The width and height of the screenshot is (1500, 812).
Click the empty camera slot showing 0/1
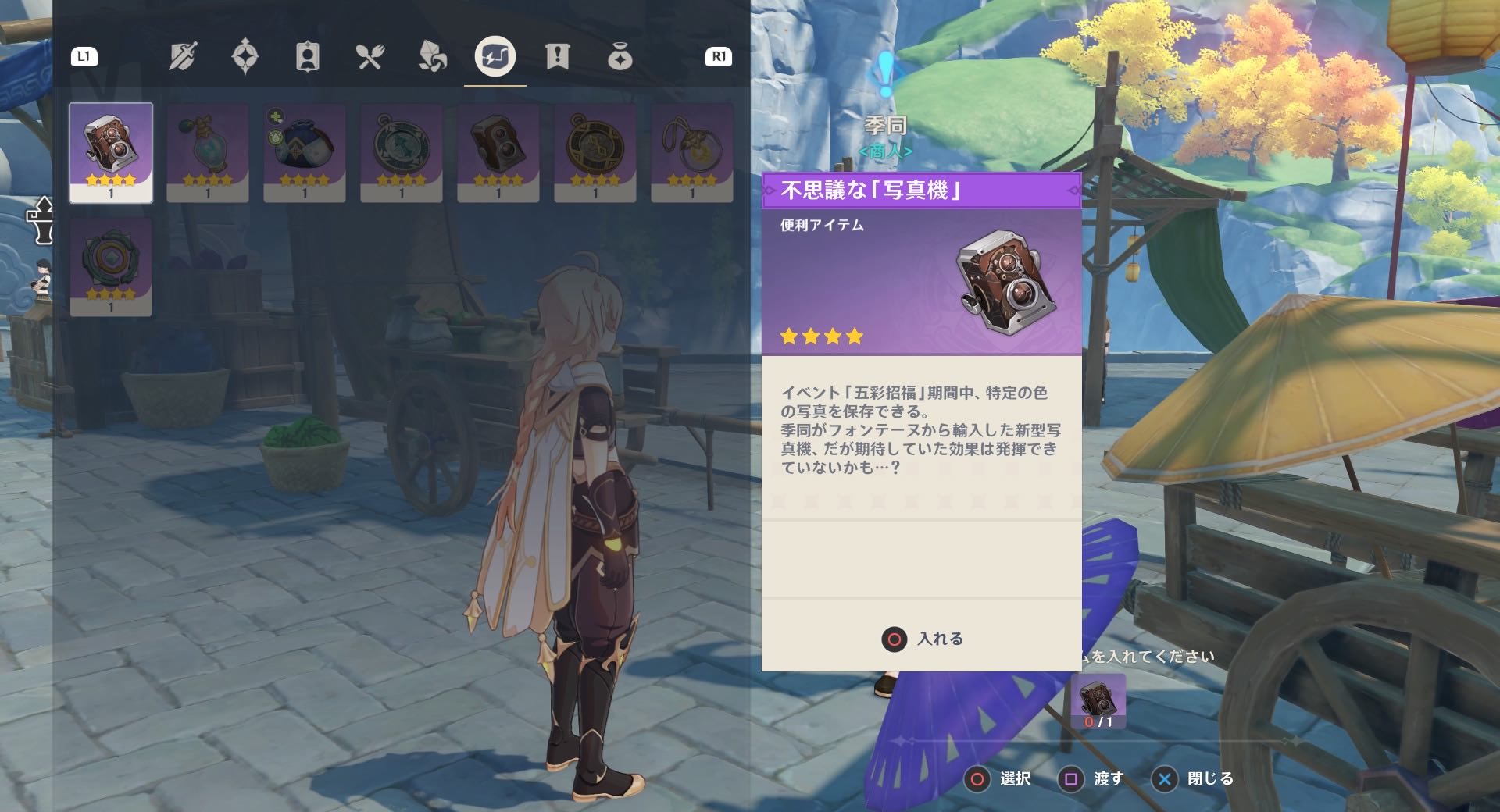coord(1100,702)
